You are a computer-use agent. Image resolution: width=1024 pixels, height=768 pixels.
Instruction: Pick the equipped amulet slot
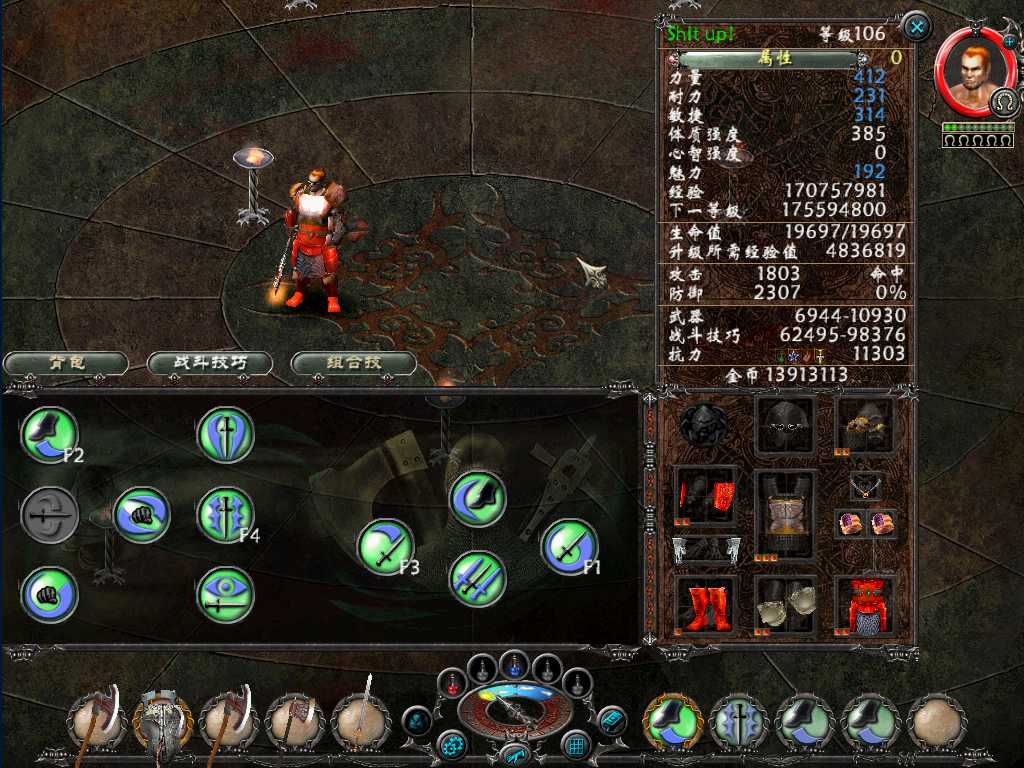pyautogui.click(x=866, y=487)
